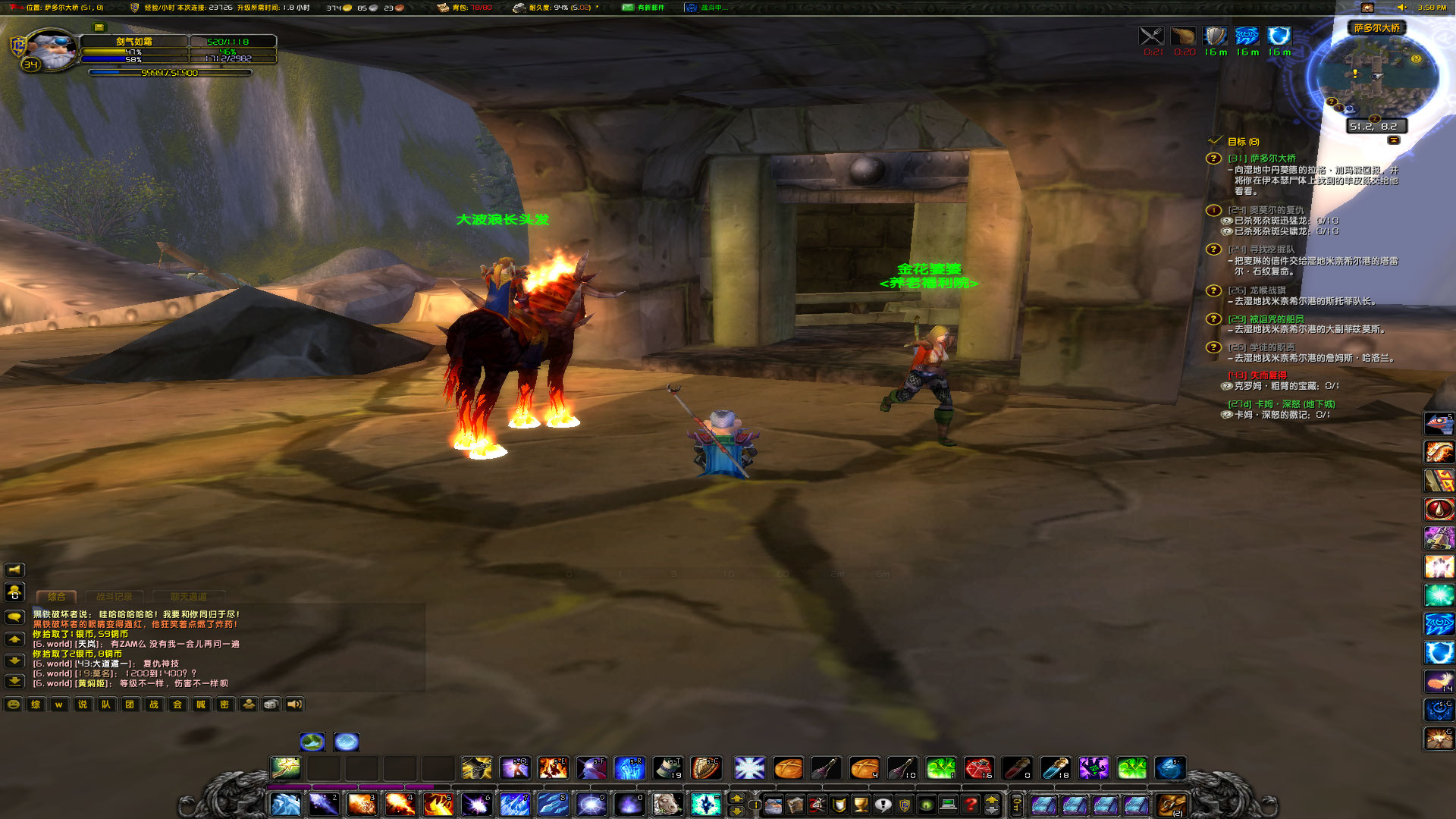
Task: Open the emote menu smiley icon
Action: (12, 704)
